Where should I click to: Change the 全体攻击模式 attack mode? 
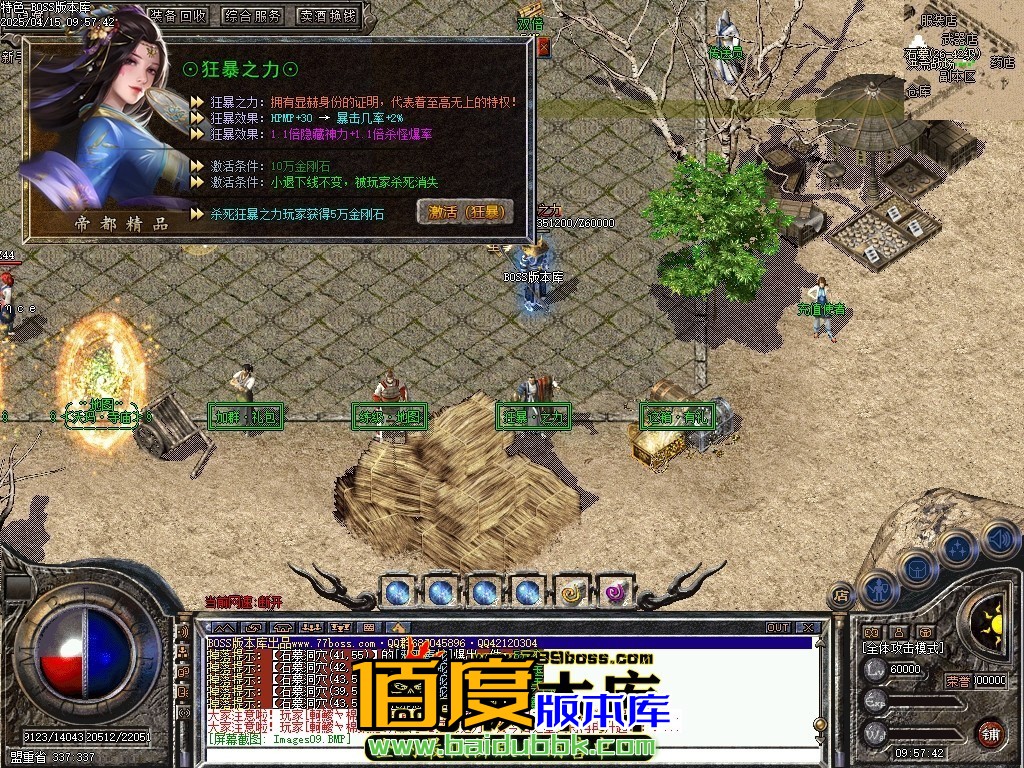tap(903, 648)
